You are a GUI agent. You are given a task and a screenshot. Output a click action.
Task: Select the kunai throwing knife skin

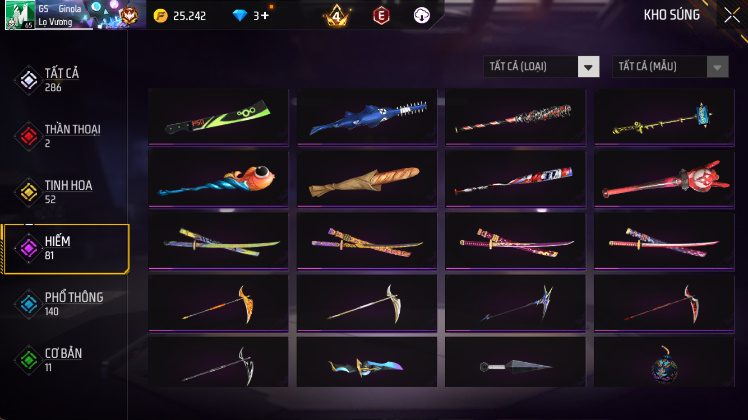tap(516, 367)
